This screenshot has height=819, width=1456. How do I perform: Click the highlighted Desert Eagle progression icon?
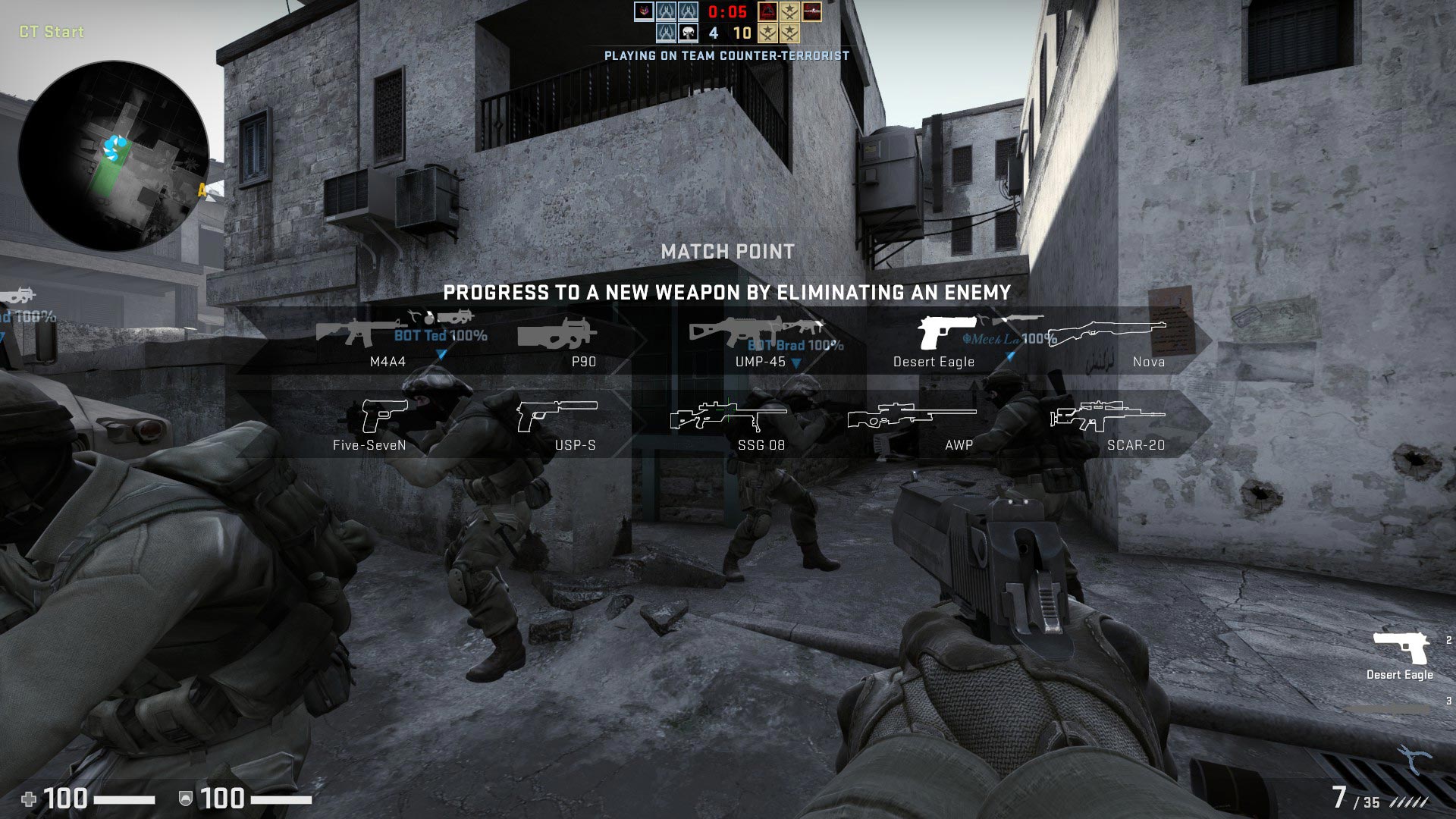(x=946, y=332)
